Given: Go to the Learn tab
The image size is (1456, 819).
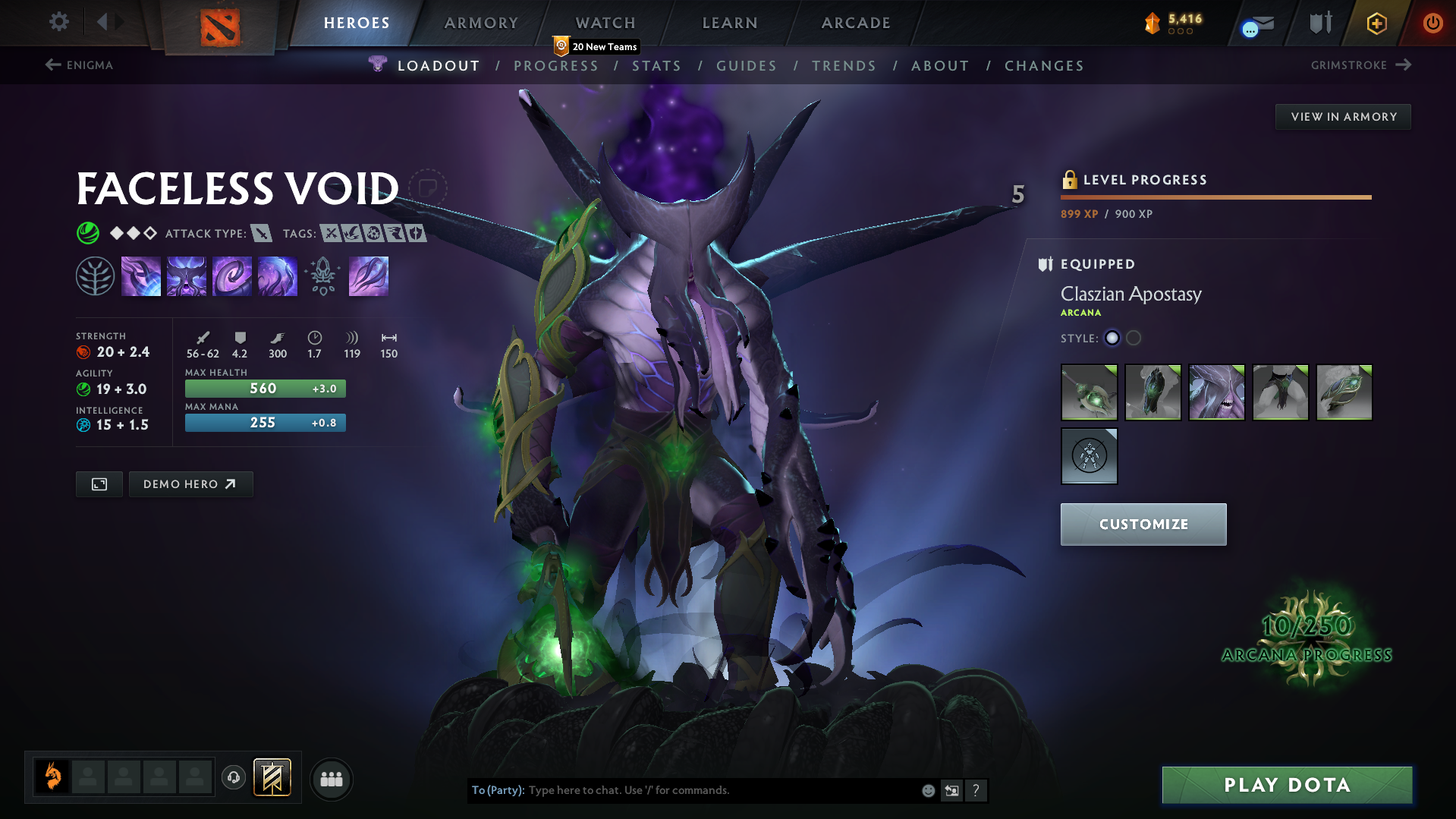Looking at the screenshot, I should tap(730, 23).
